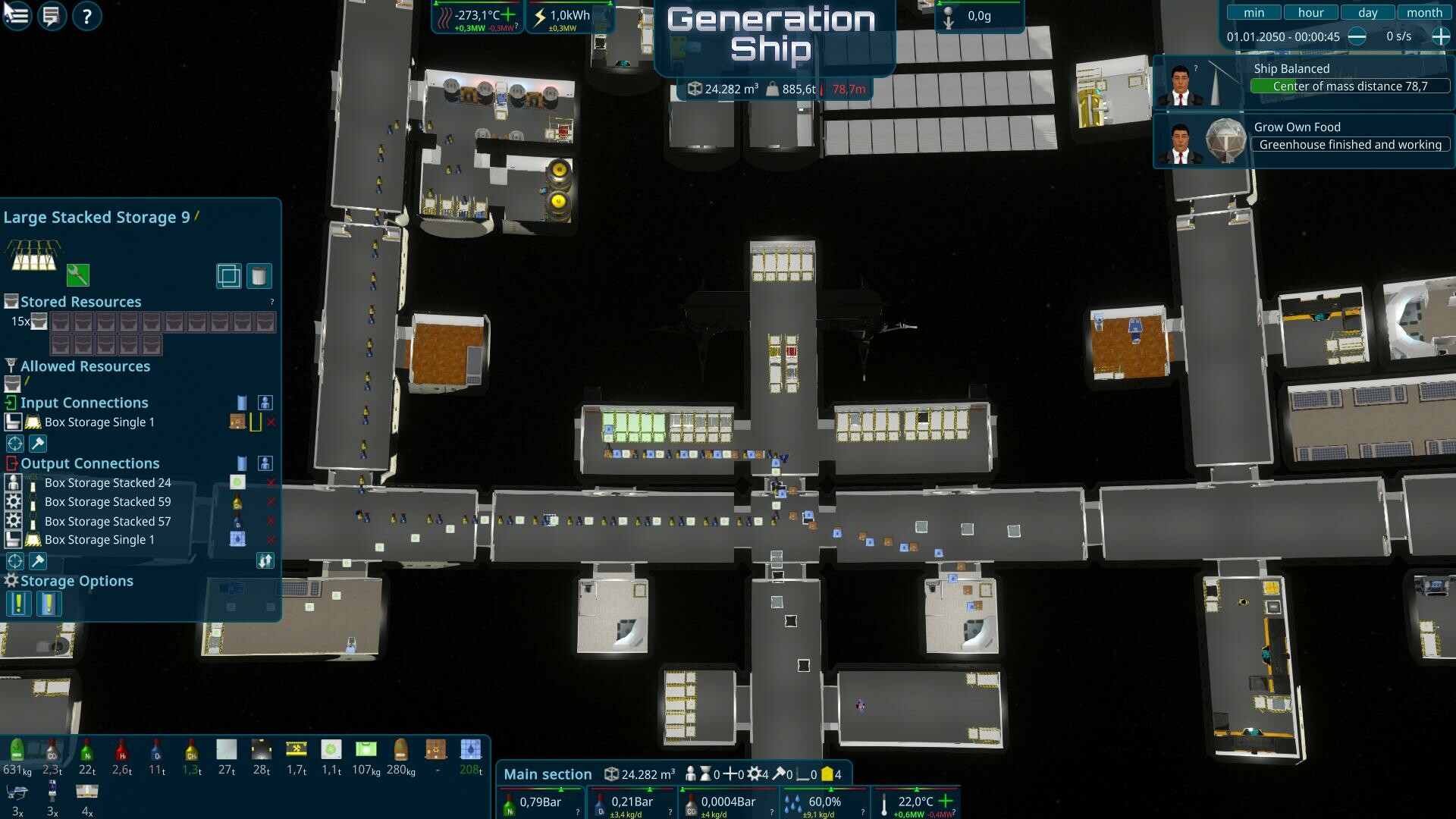Click the duplicate storage icon

(229, 275)
